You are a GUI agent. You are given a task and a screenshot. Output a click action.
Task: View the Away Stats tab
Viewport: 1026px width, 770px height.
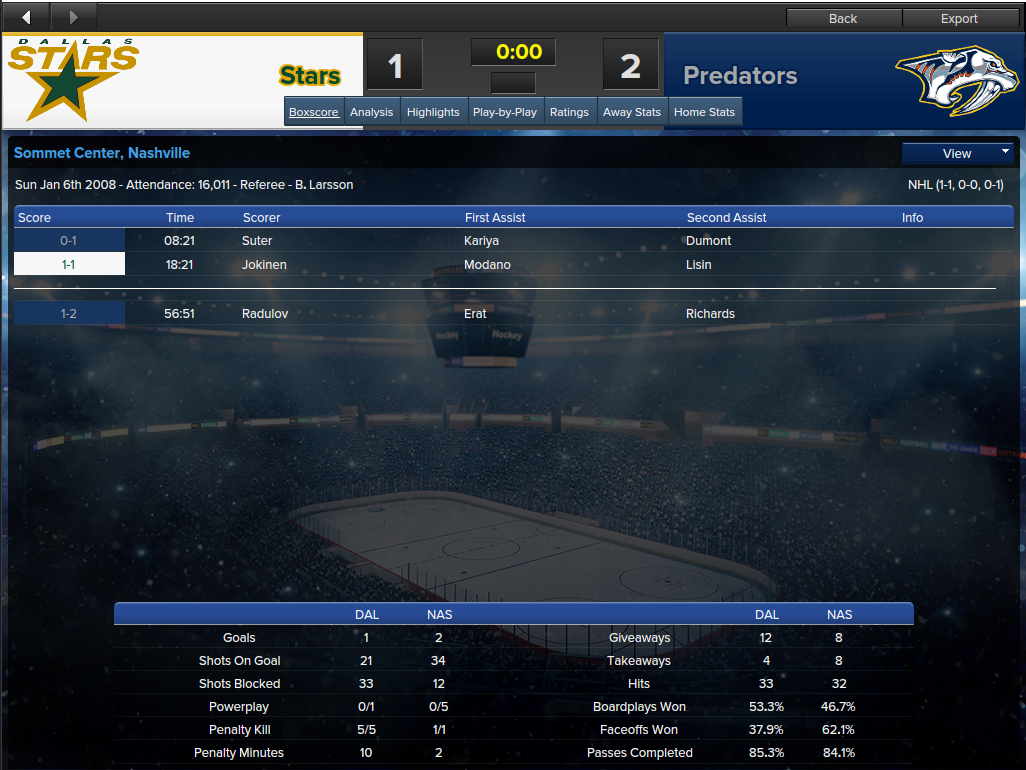pos(632,112)
